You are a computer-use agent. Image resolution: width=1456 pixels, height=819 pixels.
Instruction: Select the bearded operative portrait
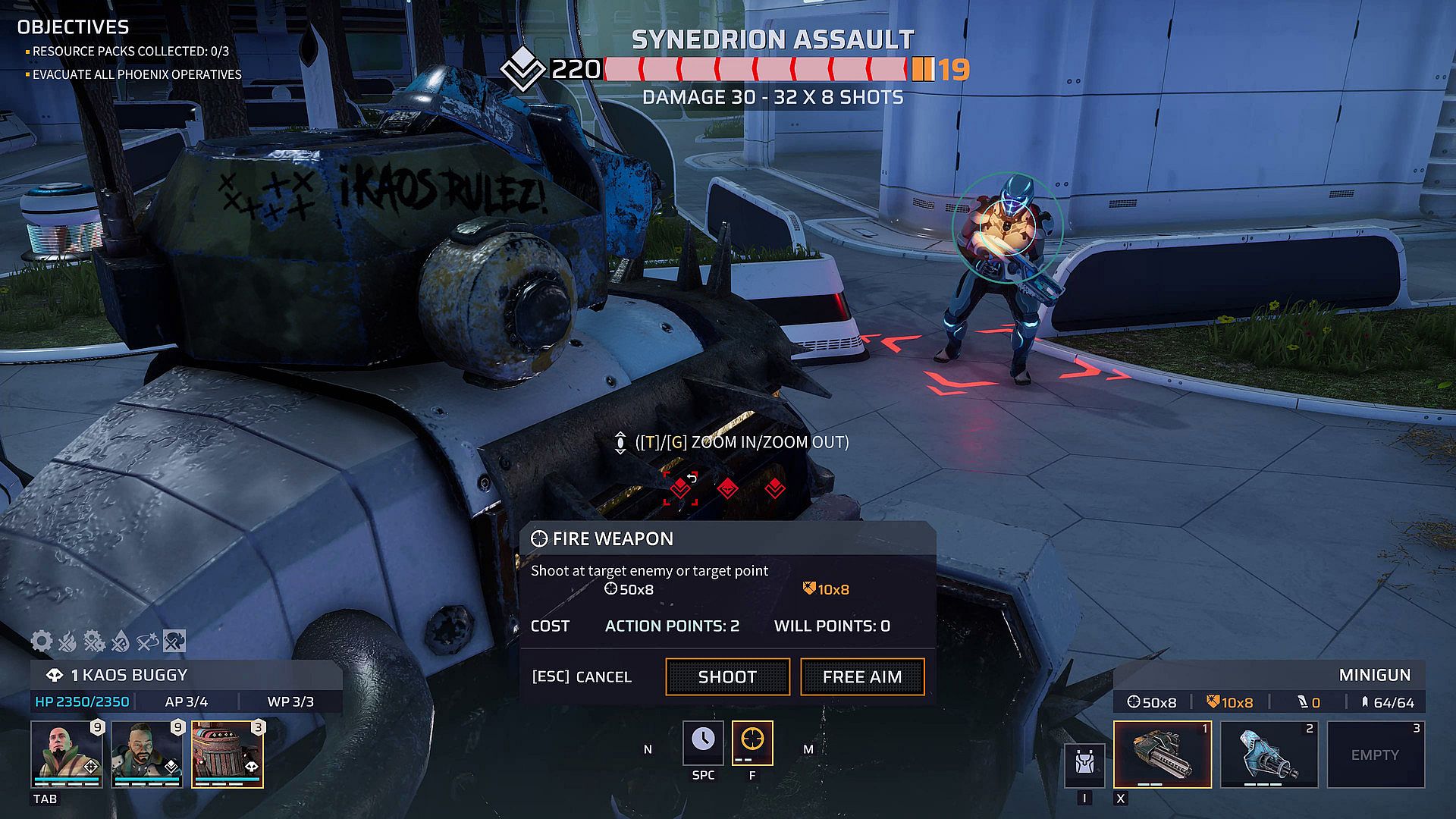click(147, 754)
